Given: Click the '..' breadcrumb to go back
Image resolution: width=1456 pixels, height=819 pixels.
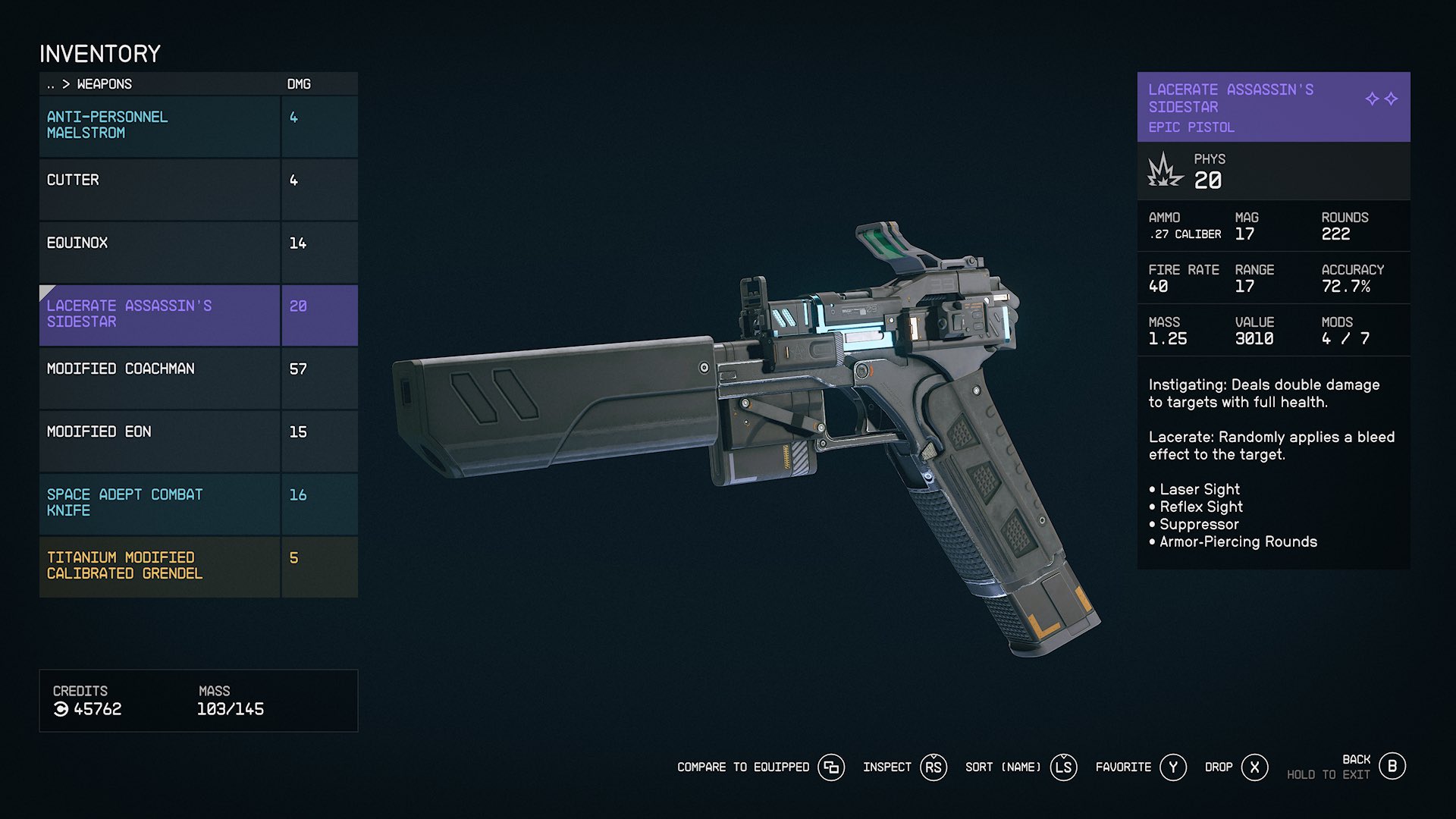Looking at the screenshot, I should (x=50, y=84).
